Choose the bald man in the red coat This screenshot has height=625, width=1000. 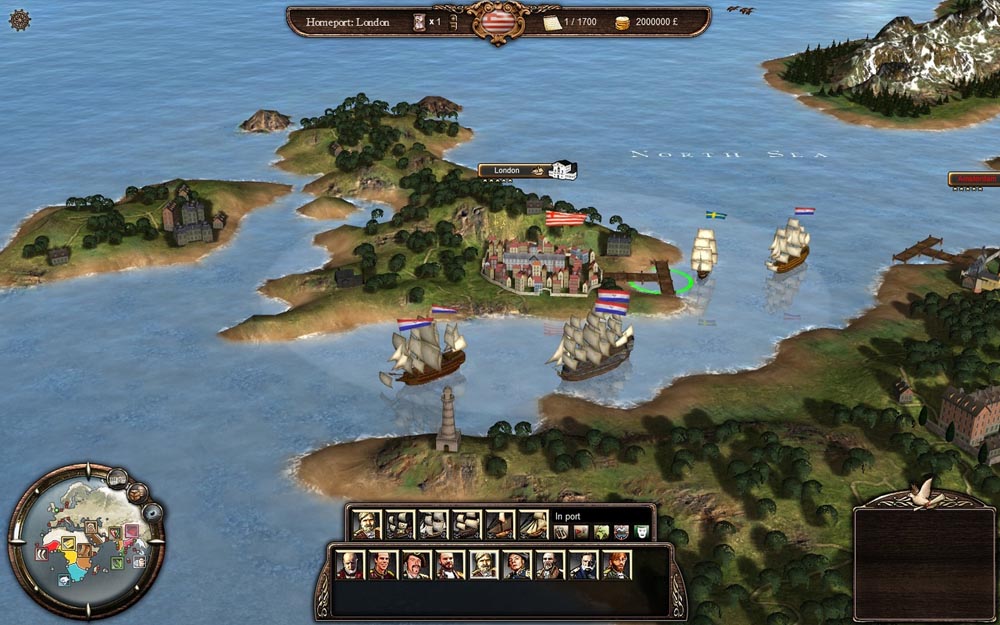[x=350, y=565]
